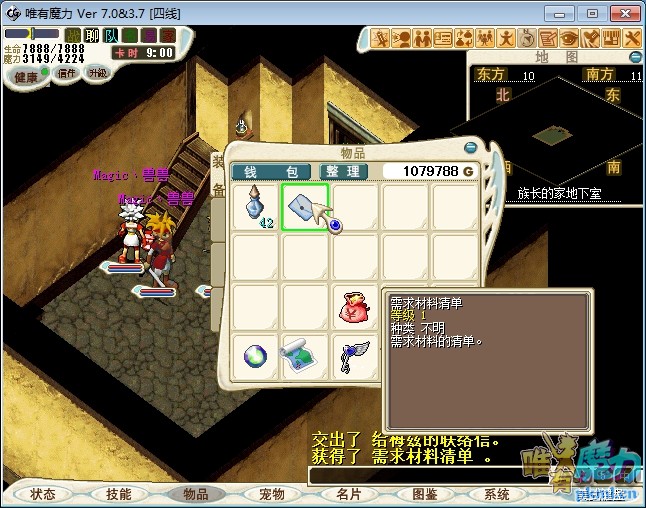Viewport: 646px width, 508px height.
Task: Minimize the game window
Action: pos(565,13)
